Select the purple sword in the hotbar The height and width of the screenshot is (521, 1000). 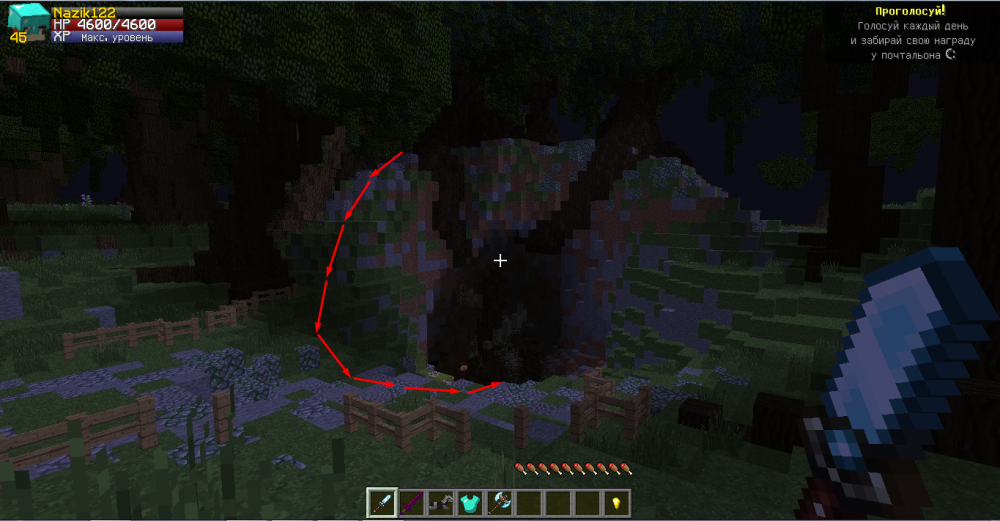[411, 502]
